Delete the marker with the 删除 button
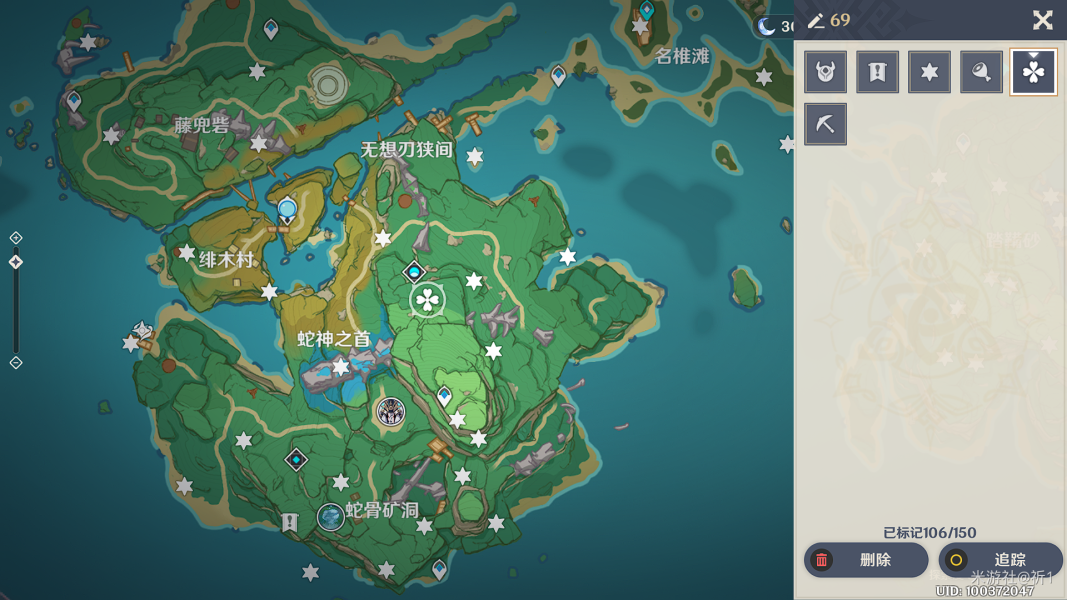This screenshot has height=600, width=1067. [x=865, y=560]
